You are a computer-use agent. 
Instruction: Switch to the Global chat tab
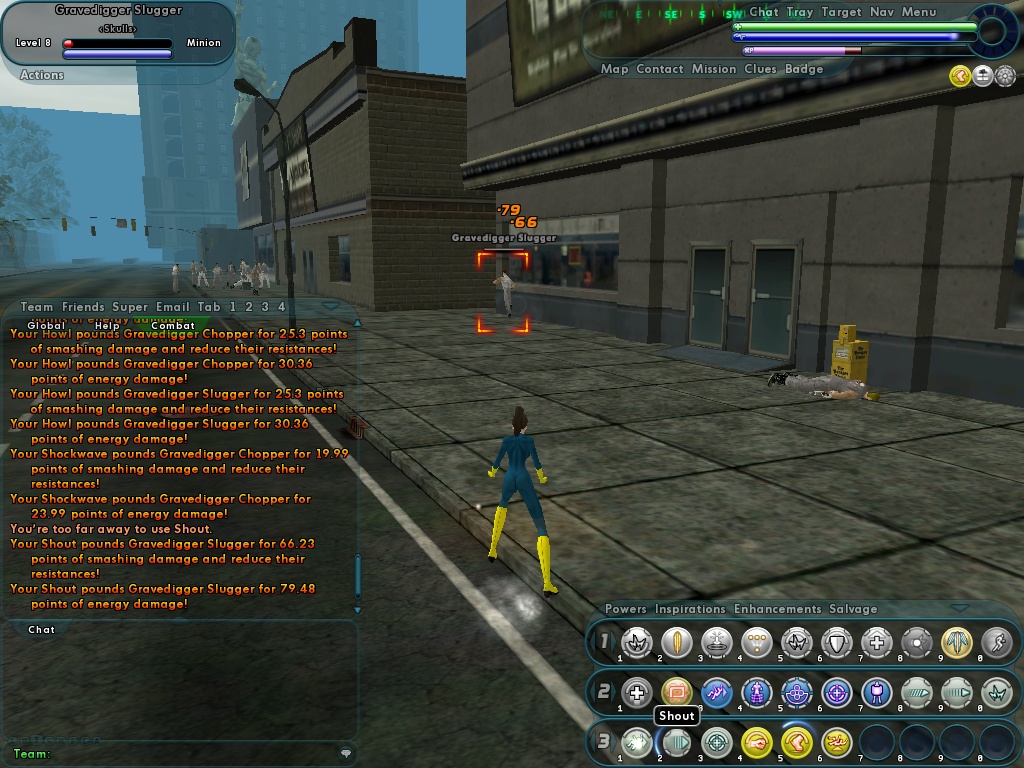click(x=46, y=325)
